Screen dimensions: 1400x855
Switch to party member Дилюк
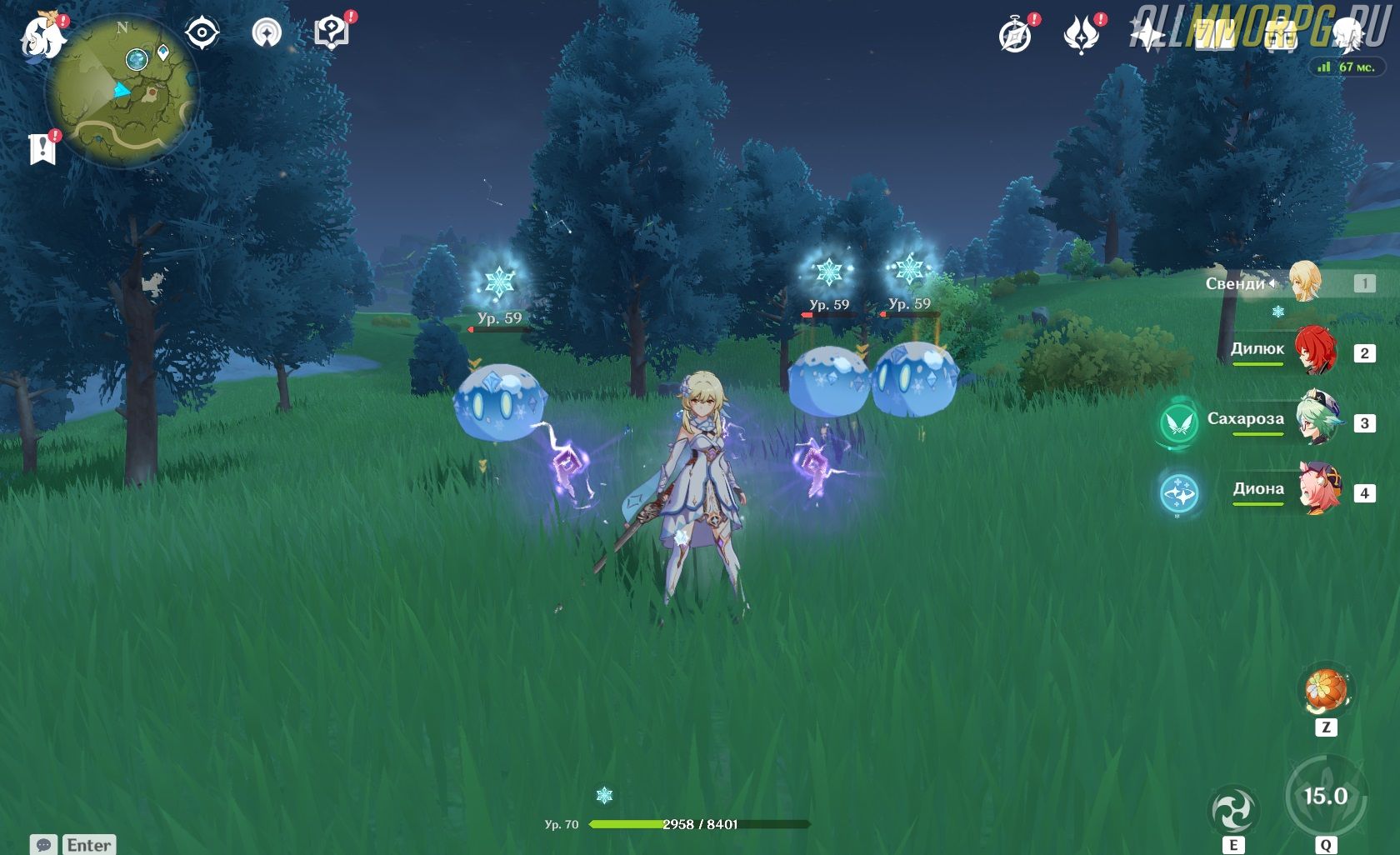(x=1314, y=351)
